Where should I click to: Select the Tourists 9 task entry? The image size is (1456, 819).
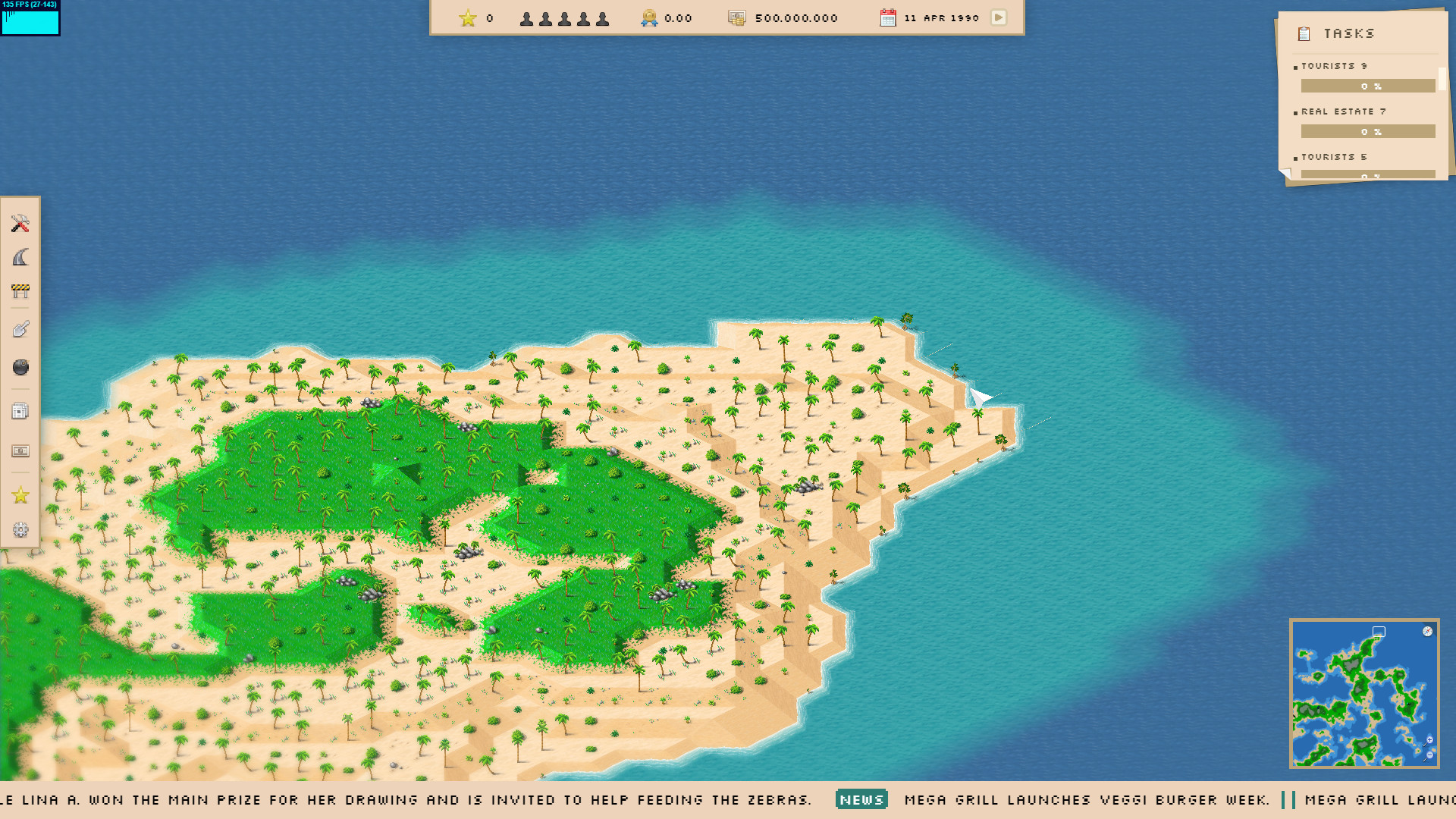click(x=1332, y=66)
